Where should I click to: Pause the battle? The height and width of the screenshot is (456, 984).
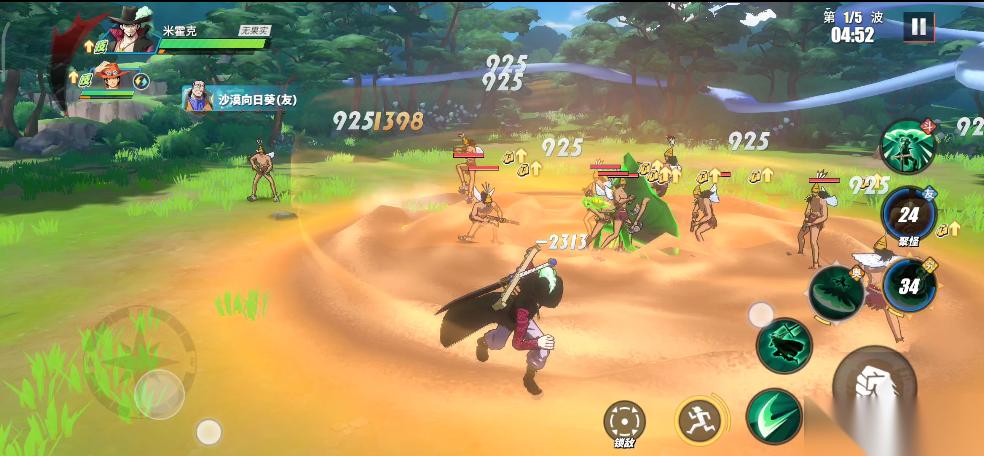click(917, 27)
